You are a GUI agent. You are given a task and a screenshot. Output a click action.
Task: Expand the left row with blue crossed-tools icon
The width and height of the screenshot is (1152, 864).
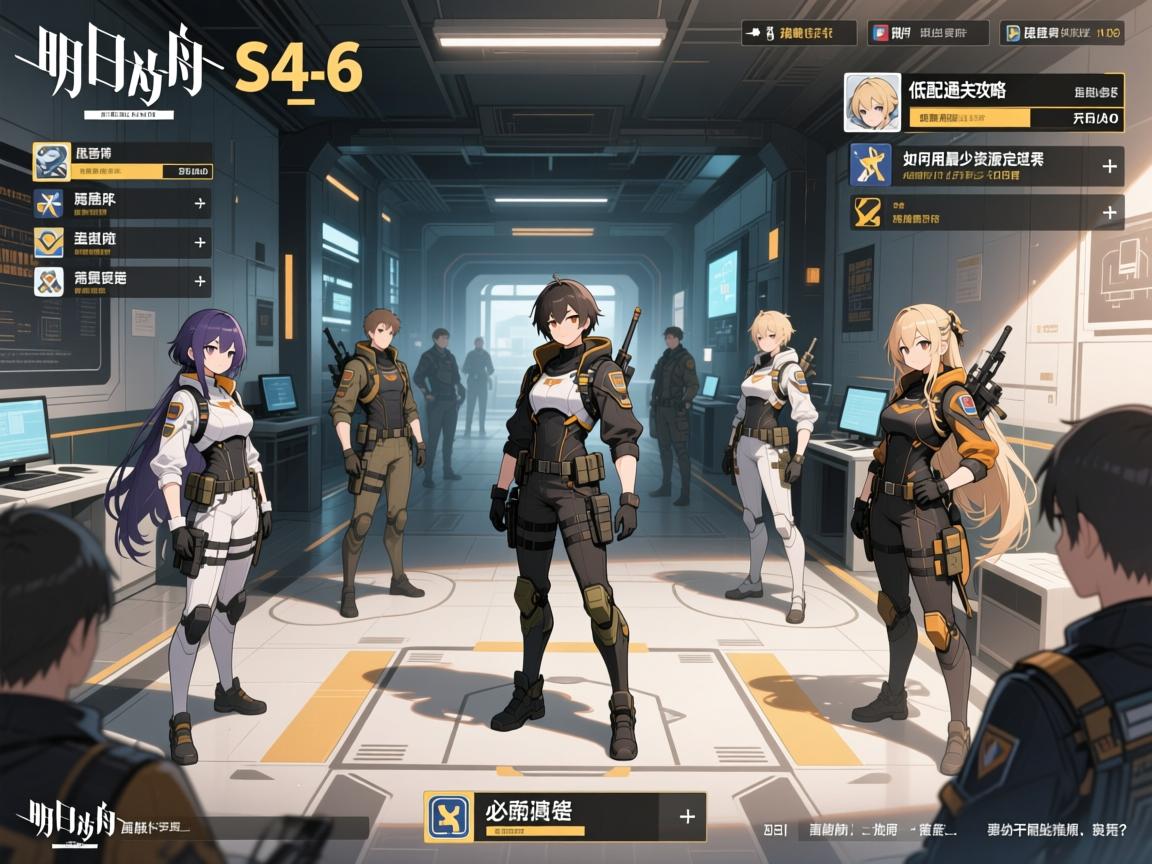[x=200, y=204]
